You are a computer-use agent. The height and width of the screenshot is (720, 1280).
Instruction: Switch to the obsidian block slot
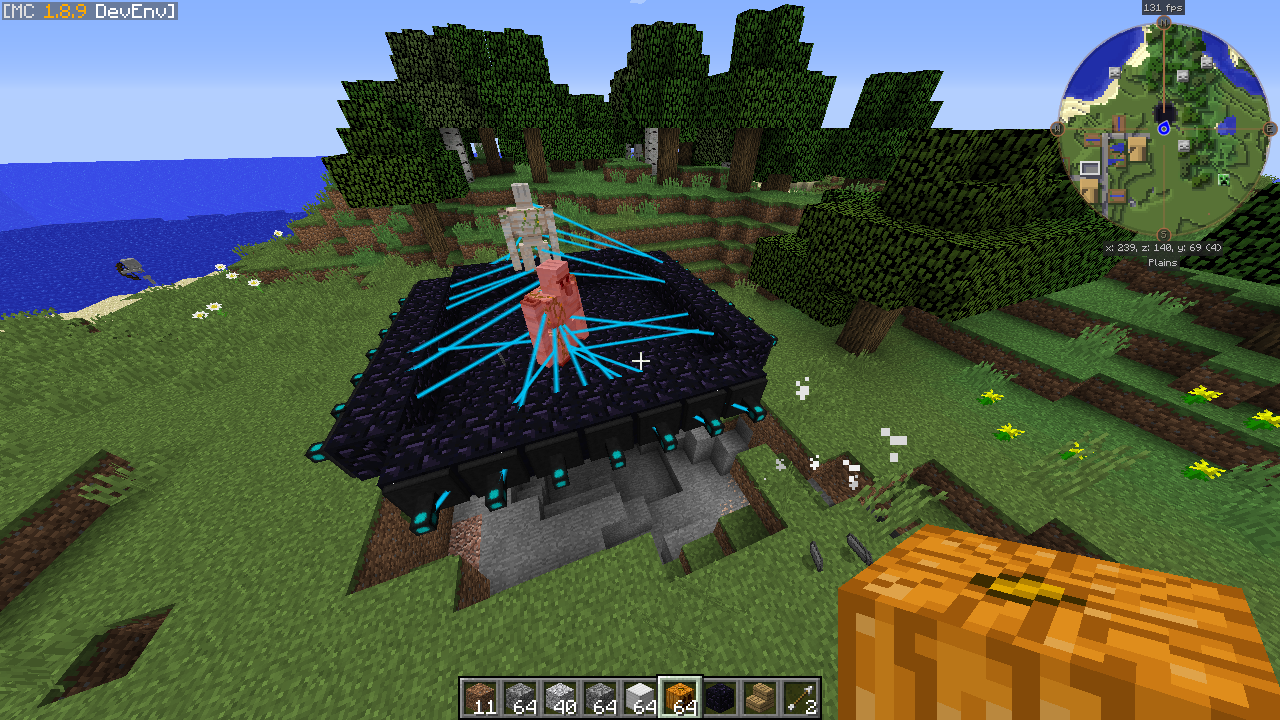click(x=720, y=697)
